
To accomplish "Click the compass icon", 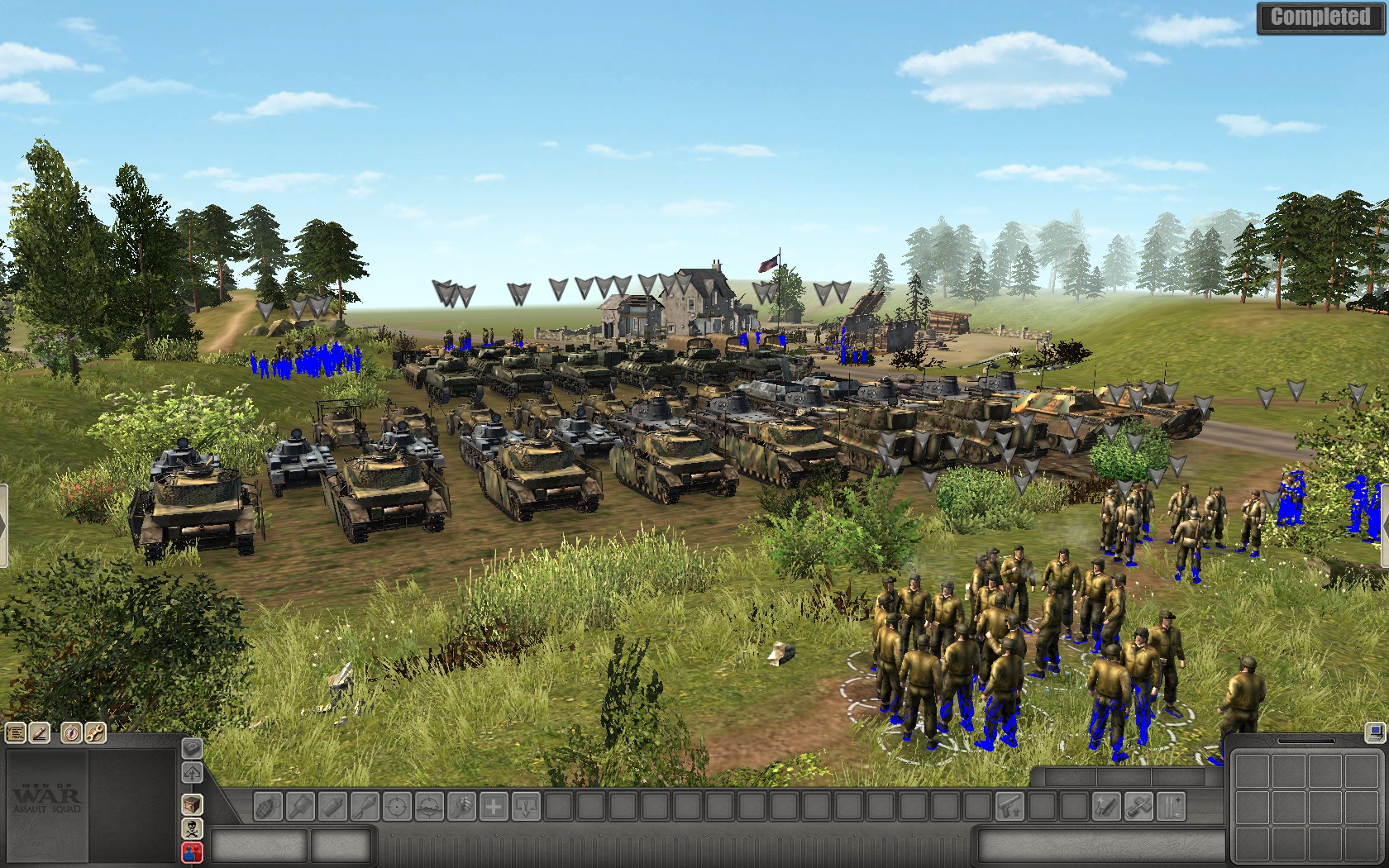I will (x=72, y=732).
